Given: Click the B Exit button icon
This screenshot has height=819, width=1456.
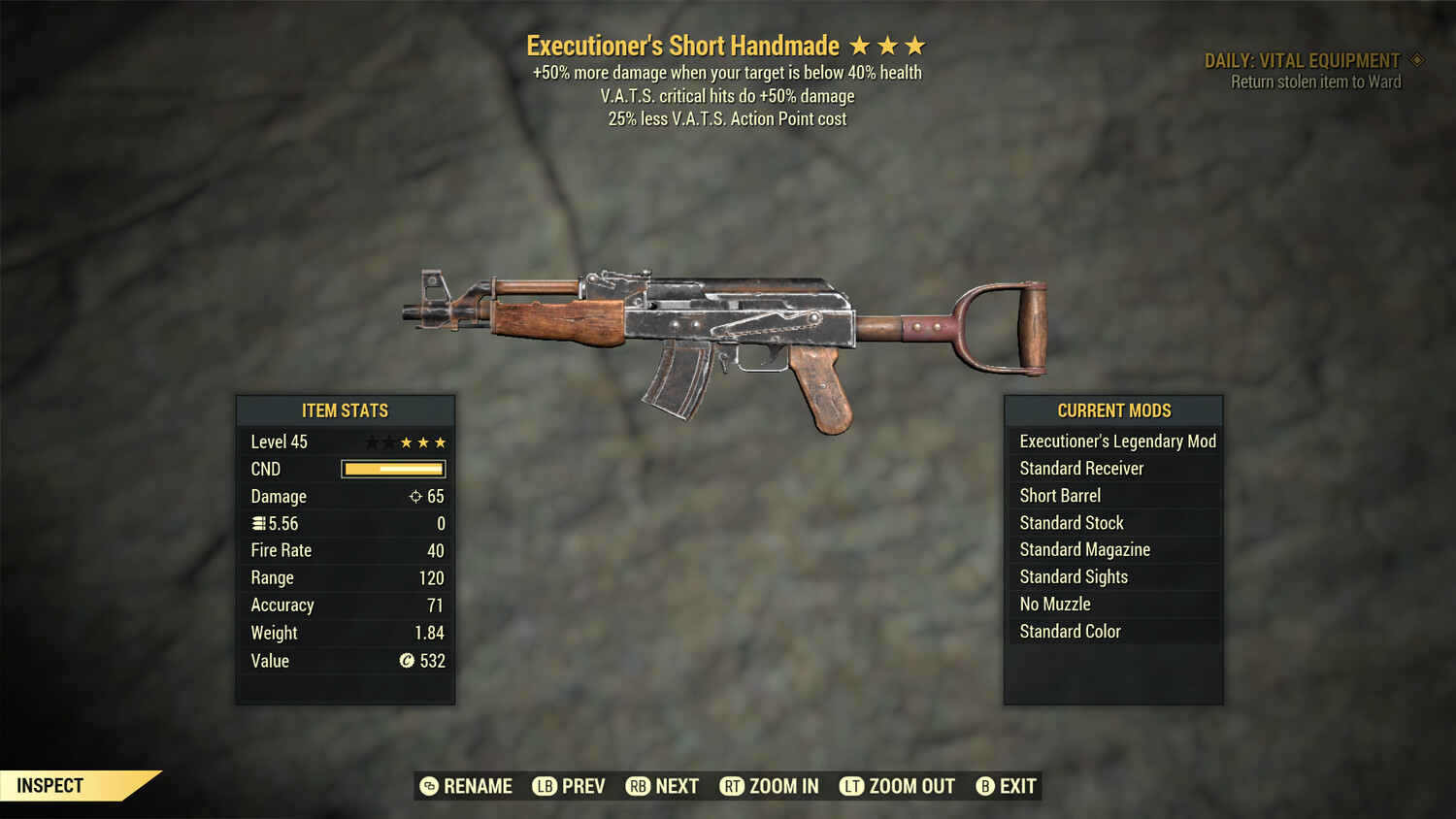Looking at the screenshot, I should (986, 786).
